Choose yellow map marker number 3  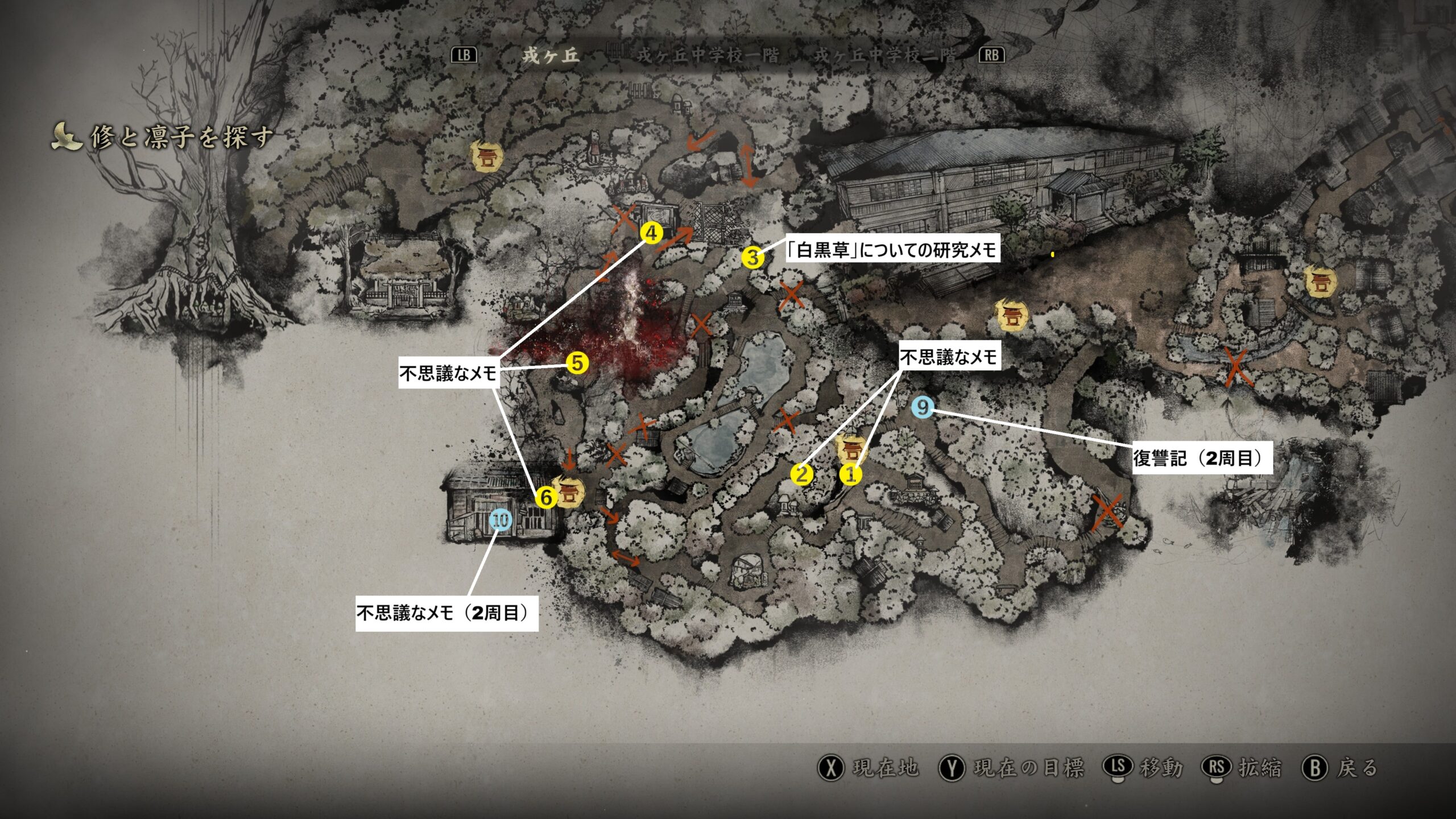tap(752, 258)
